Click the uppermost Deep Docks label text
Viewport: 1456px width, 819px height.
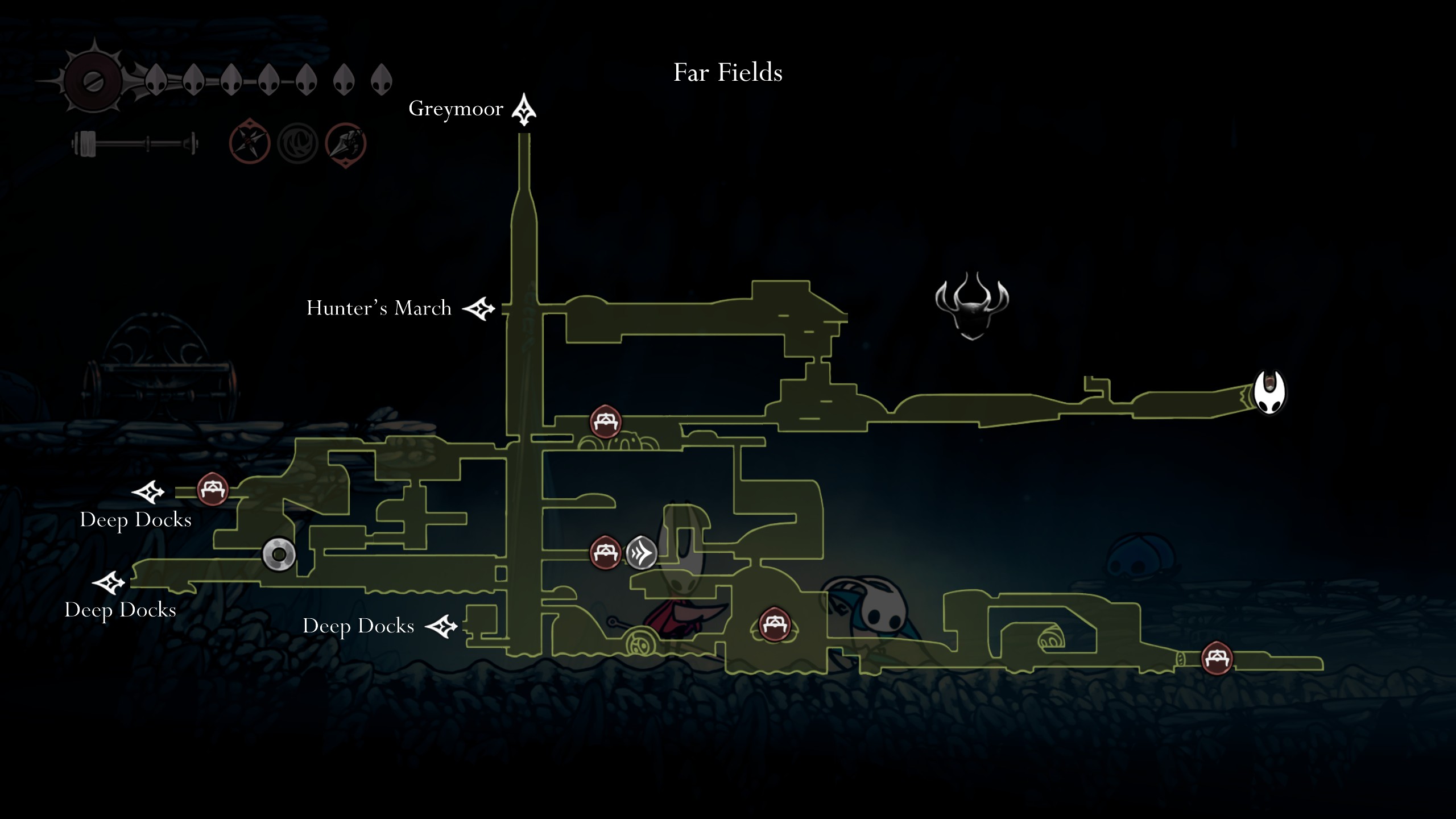click(136, 520)
